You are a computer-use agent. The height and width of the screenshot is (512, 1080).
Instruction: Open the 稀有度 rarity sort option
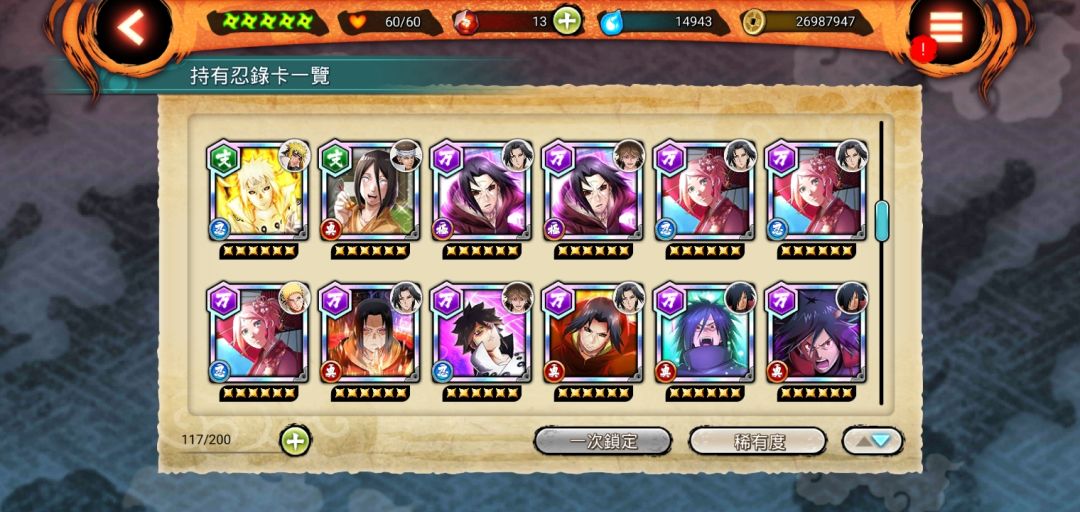[758, 441]
